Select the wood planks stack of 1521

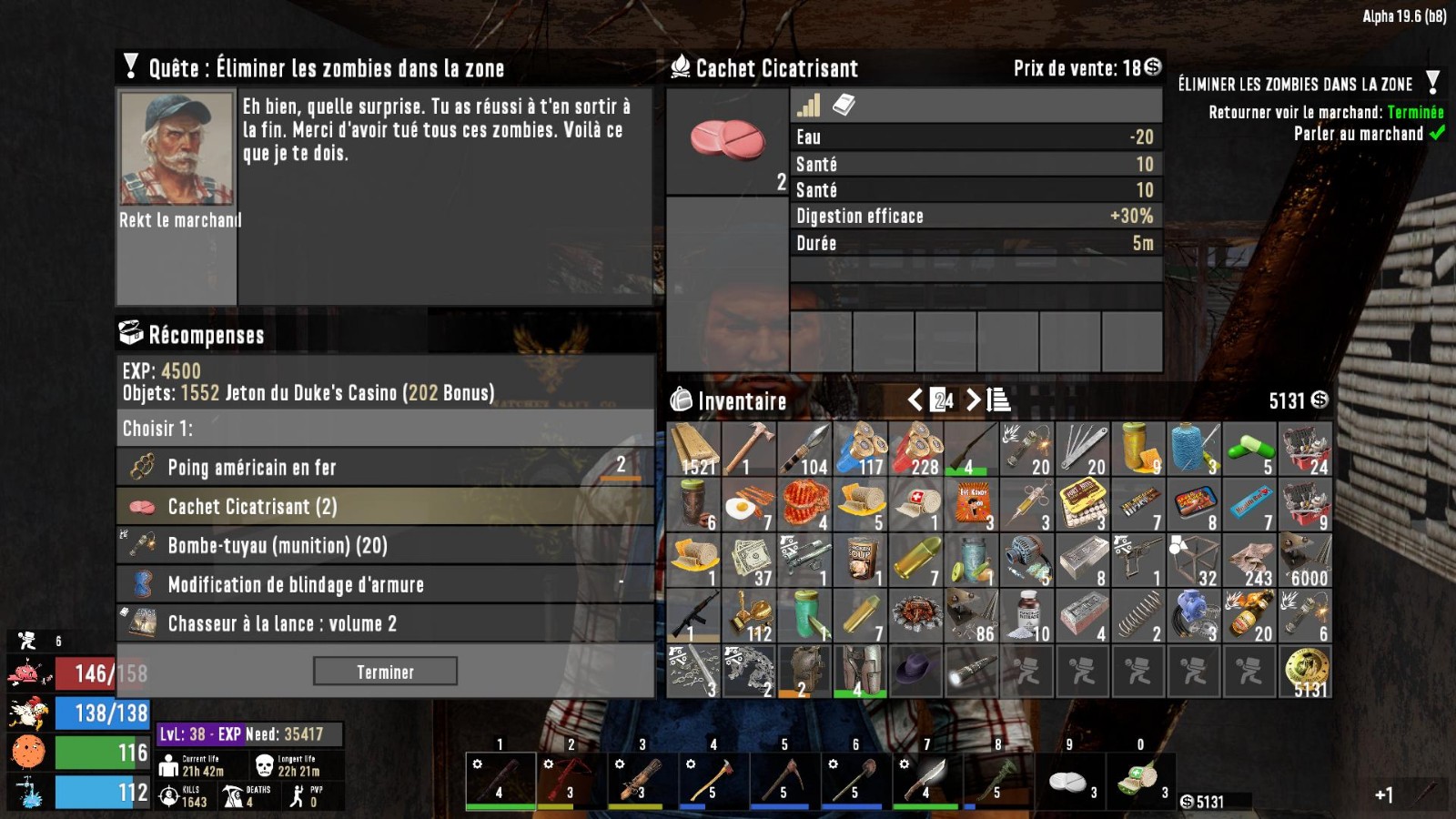(x=694, y=449)
